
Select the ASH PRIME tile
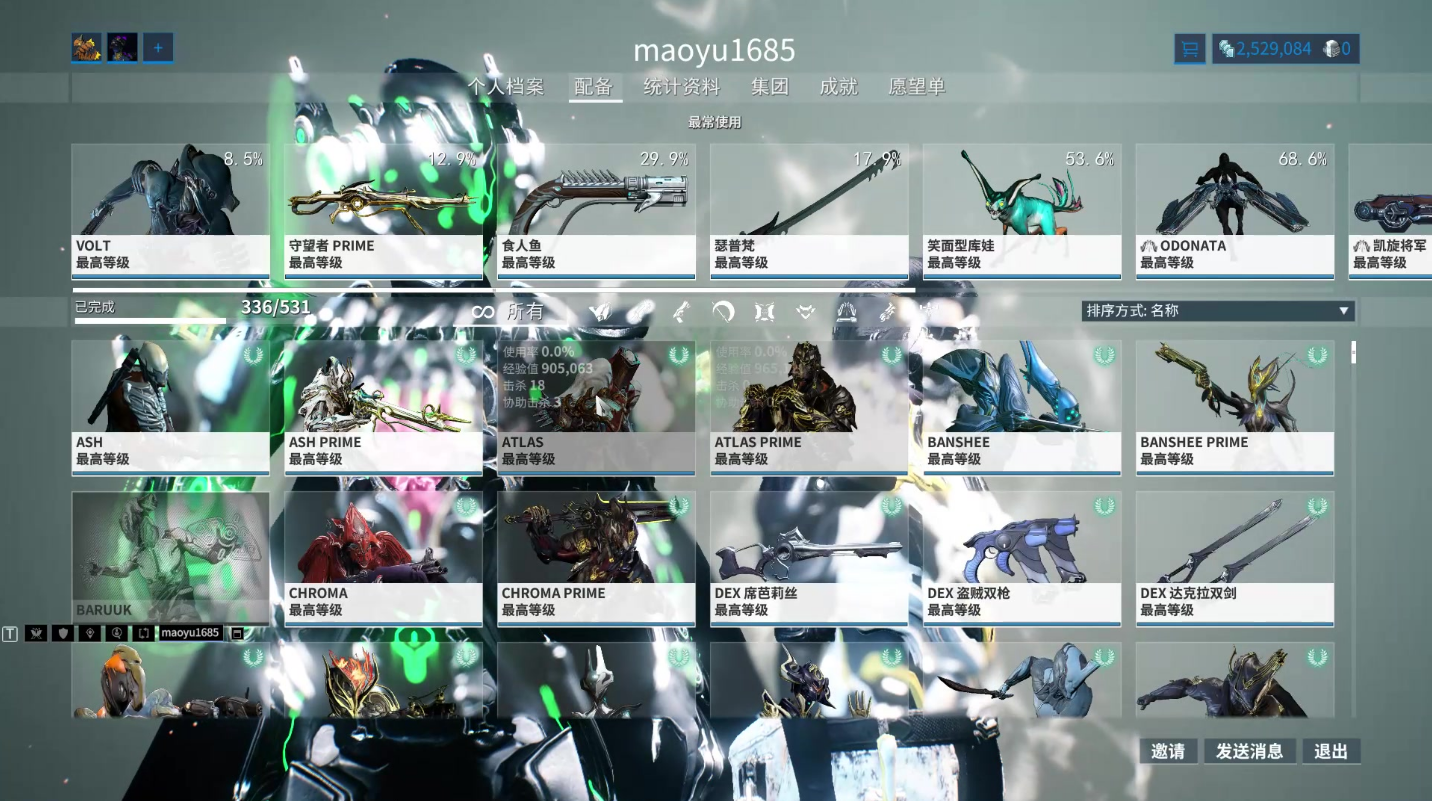pyautogui.click(x=383, y=407)
